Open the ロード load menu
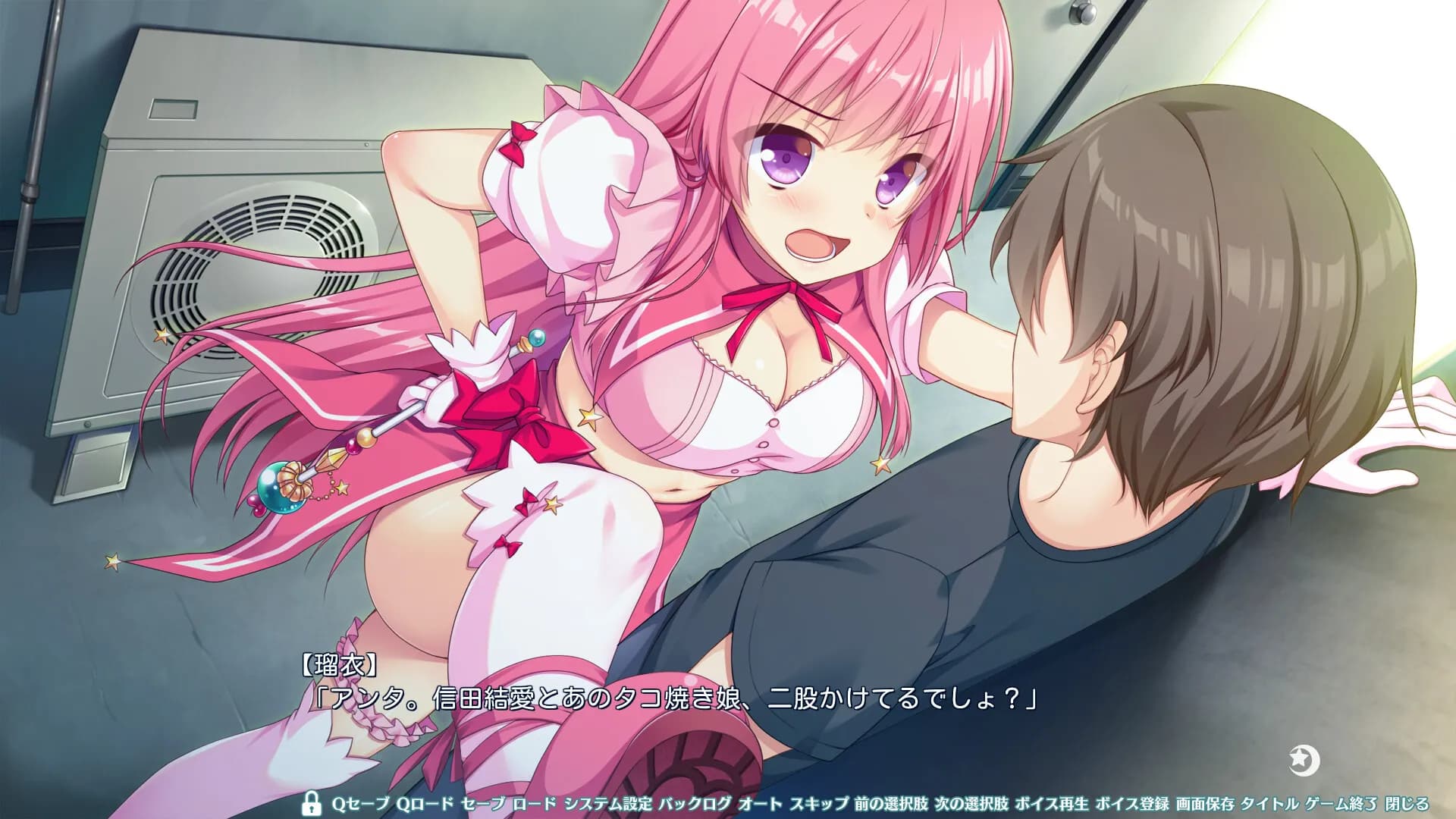This screenshot has width=1456, height=819. point(532,805)
